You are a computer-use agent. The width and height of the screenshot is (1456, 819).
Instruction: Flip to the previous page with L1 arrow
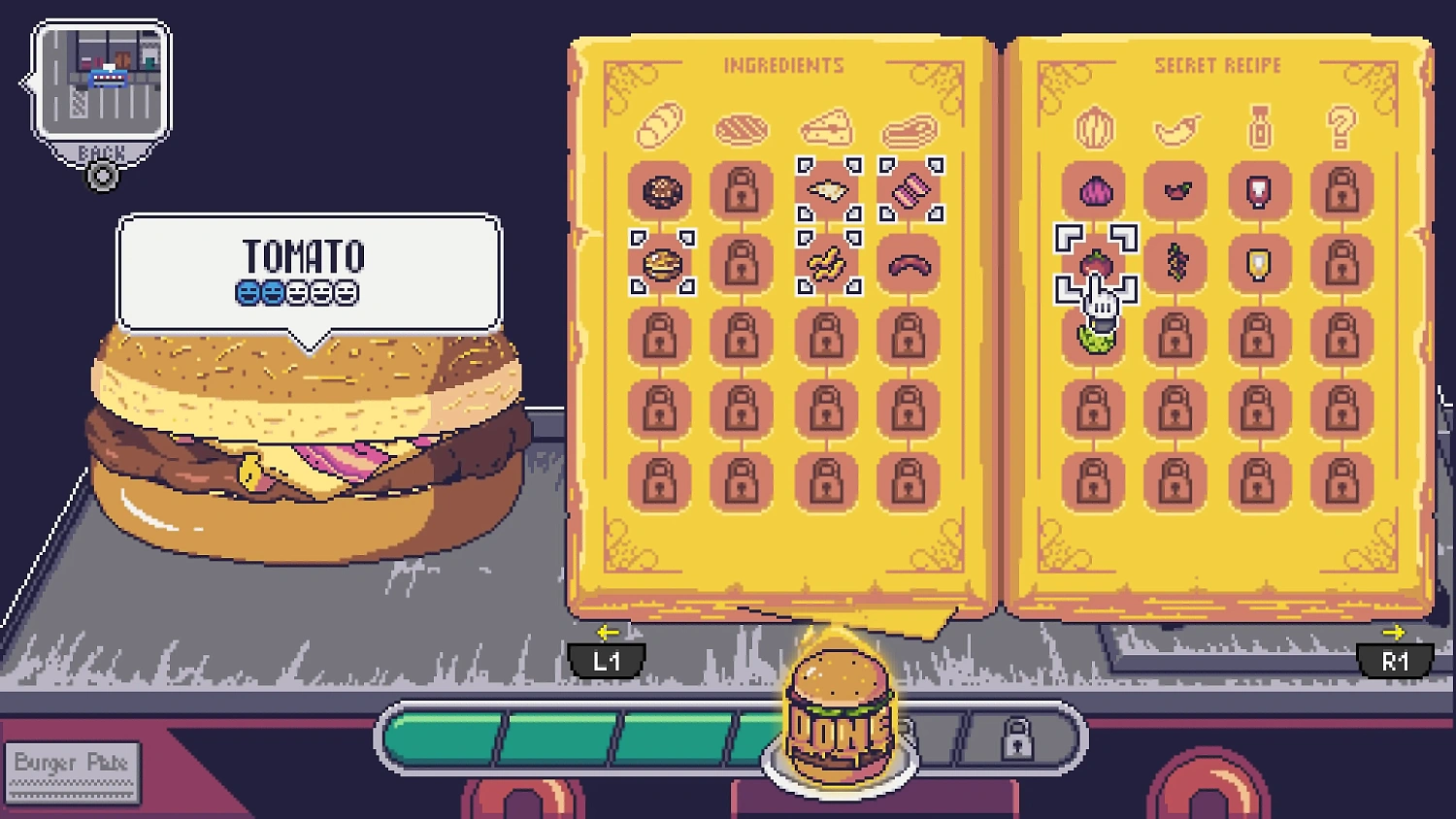click(x=609, y=660)
